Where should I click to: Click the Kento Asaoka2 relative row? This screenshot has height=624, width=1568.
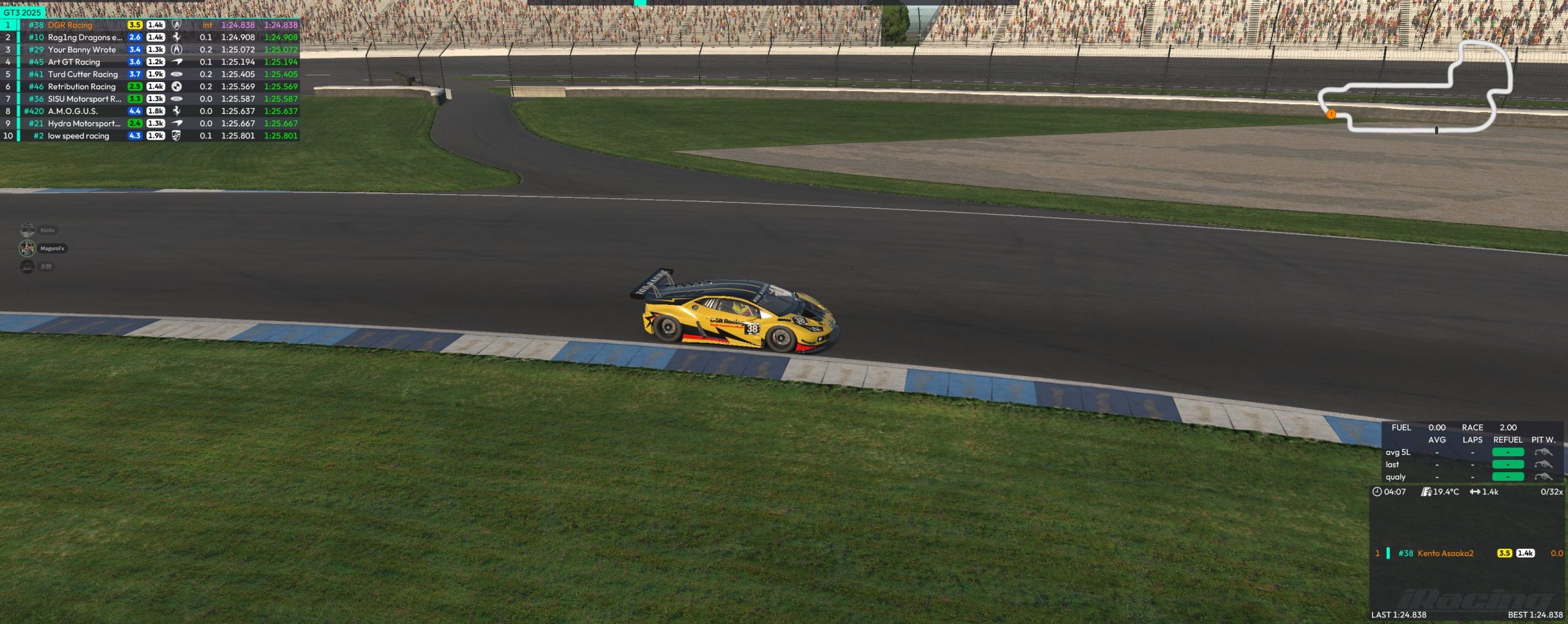pos(1466,553)
